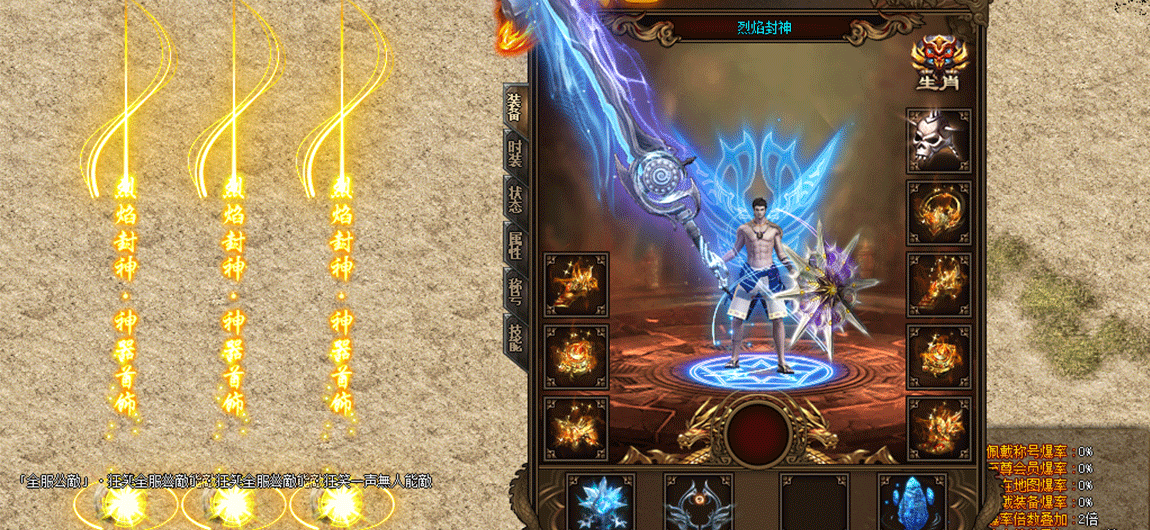
Task: Select the dark winged emblem slot
Action: pos(697,503)
